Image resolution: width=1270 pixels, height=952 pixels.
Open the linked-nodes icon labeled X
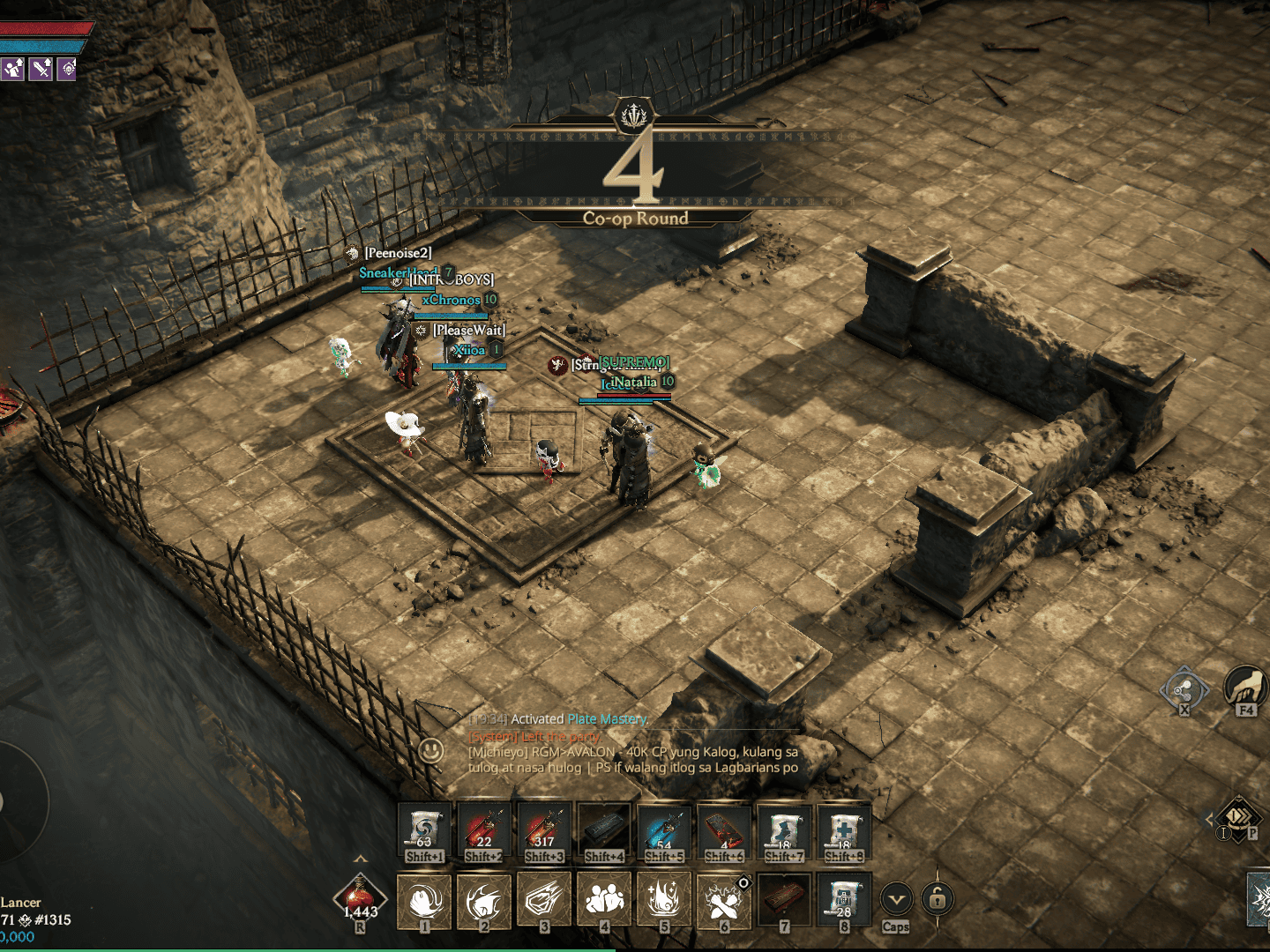click(1184, 688)
